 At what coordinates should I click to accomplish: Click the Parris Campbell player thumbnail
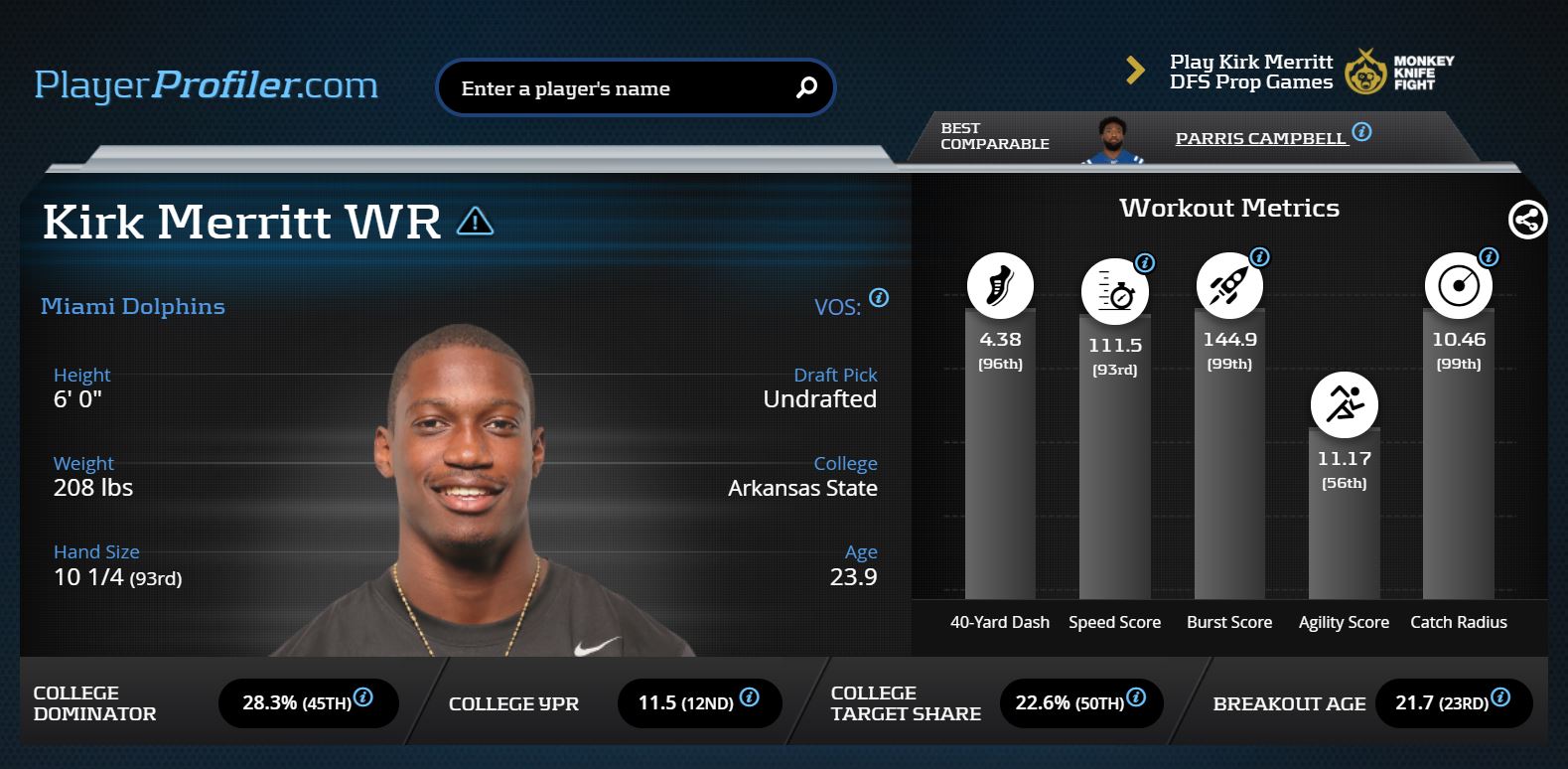(1112, 140)
